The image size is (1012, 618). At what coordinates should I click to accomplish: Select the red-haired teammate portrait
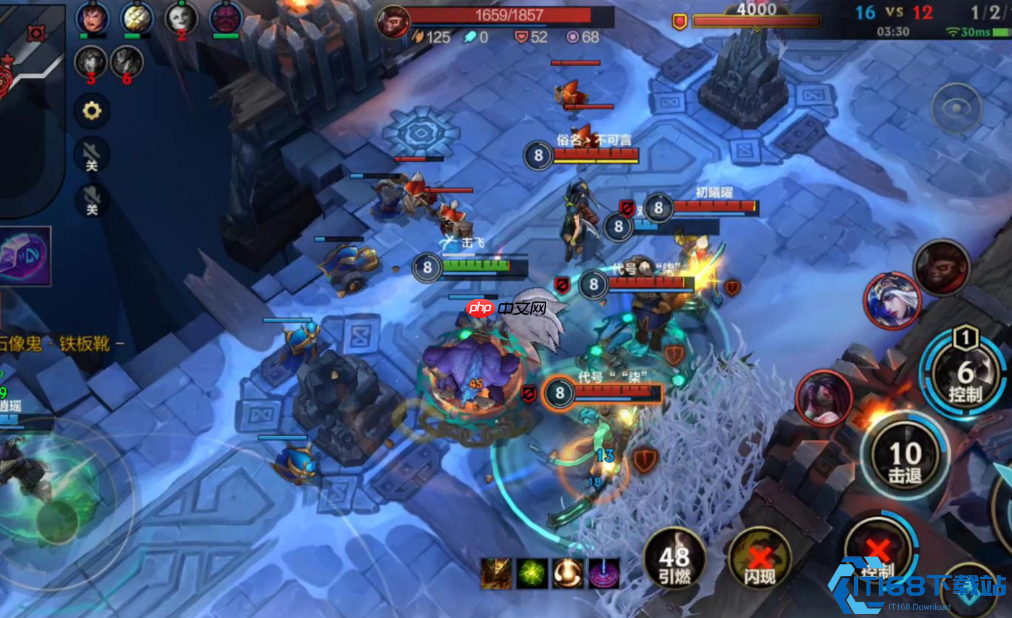point(92,17)
